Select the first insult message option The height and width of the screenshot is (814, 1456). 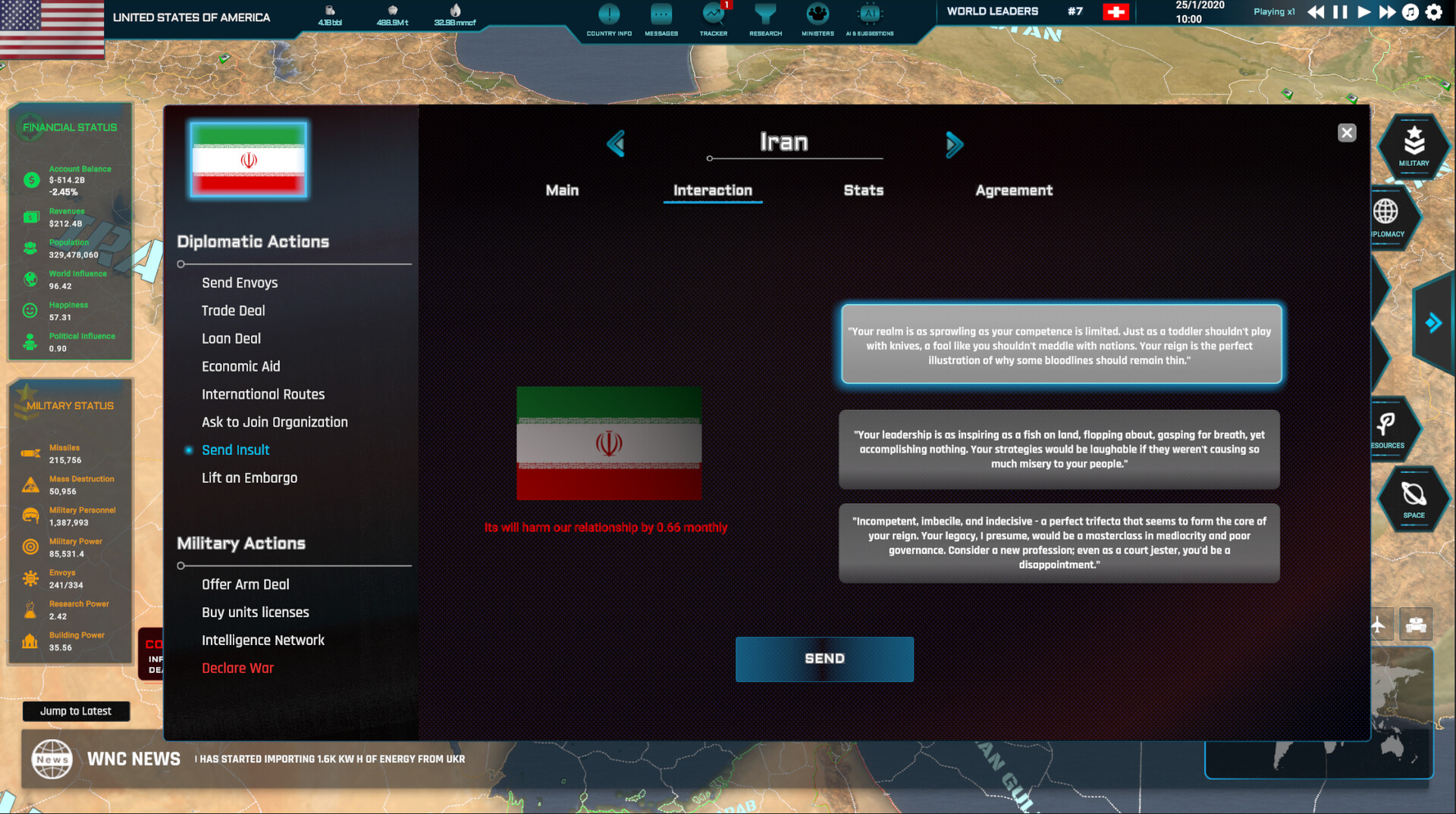[x=1060, y=345]
